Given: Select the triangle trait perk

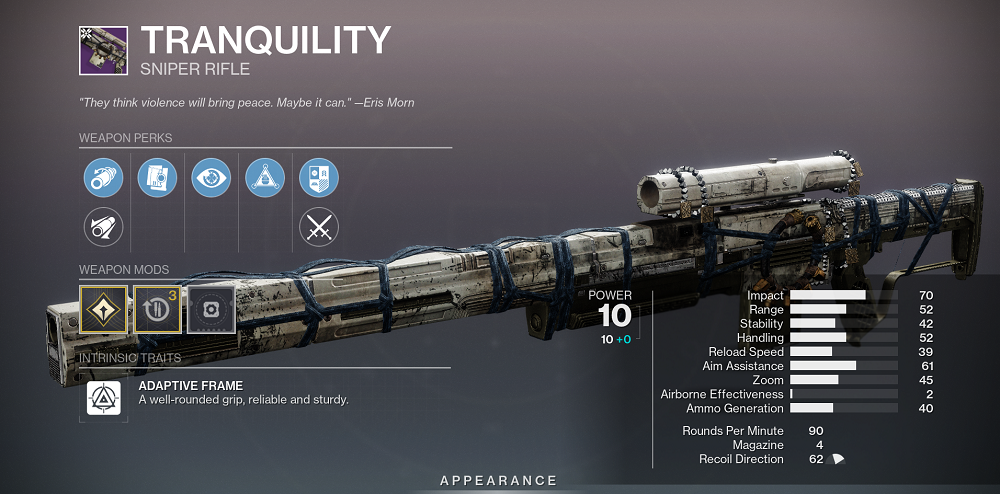Looking at the screenshot, I should click(x=265, y=178).
